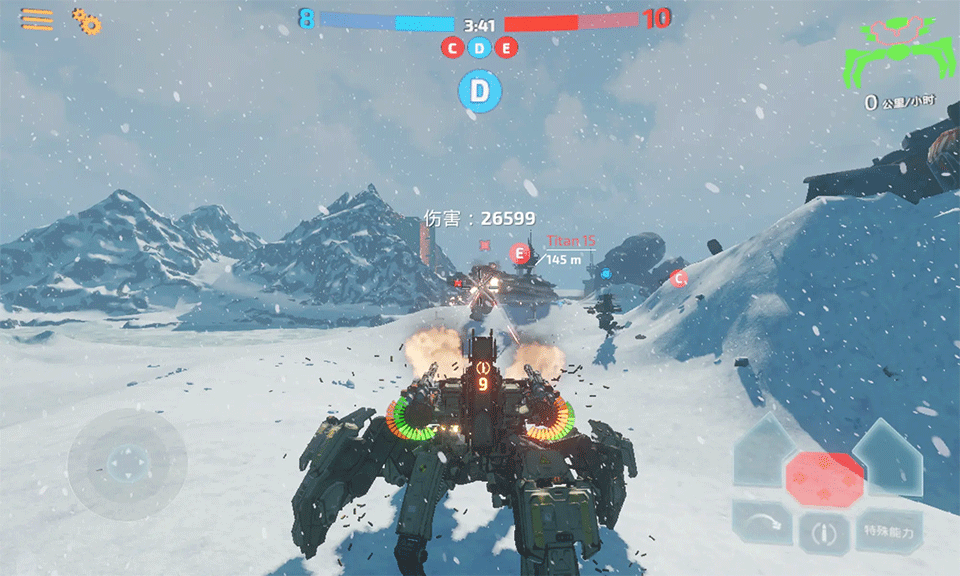Tap the virtual movement joystick
Image resolution: width=960 pixels, height=576 pixels.
(x=127, y=464)
